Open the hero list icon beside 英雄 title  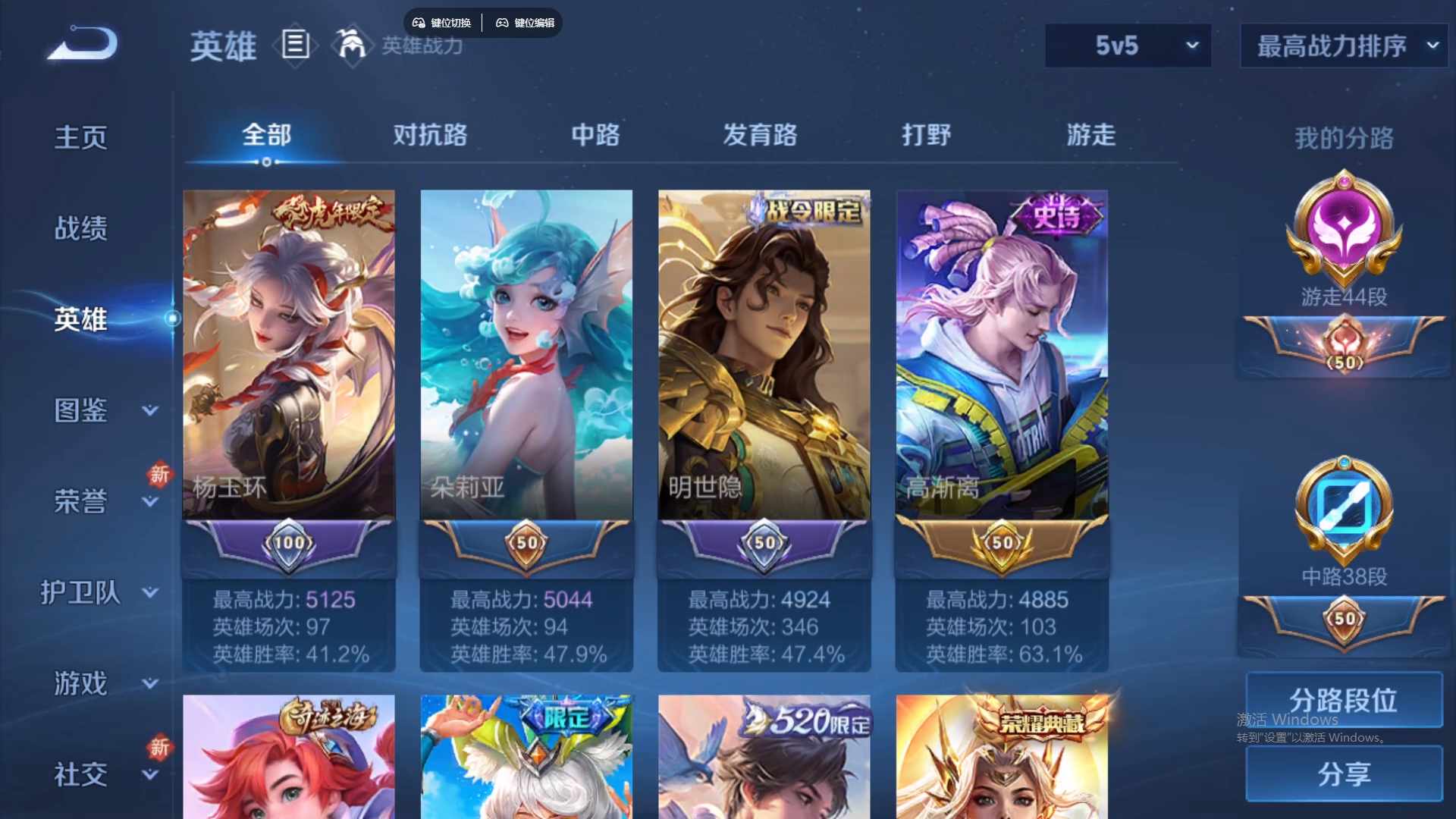(x=294, y=45)
